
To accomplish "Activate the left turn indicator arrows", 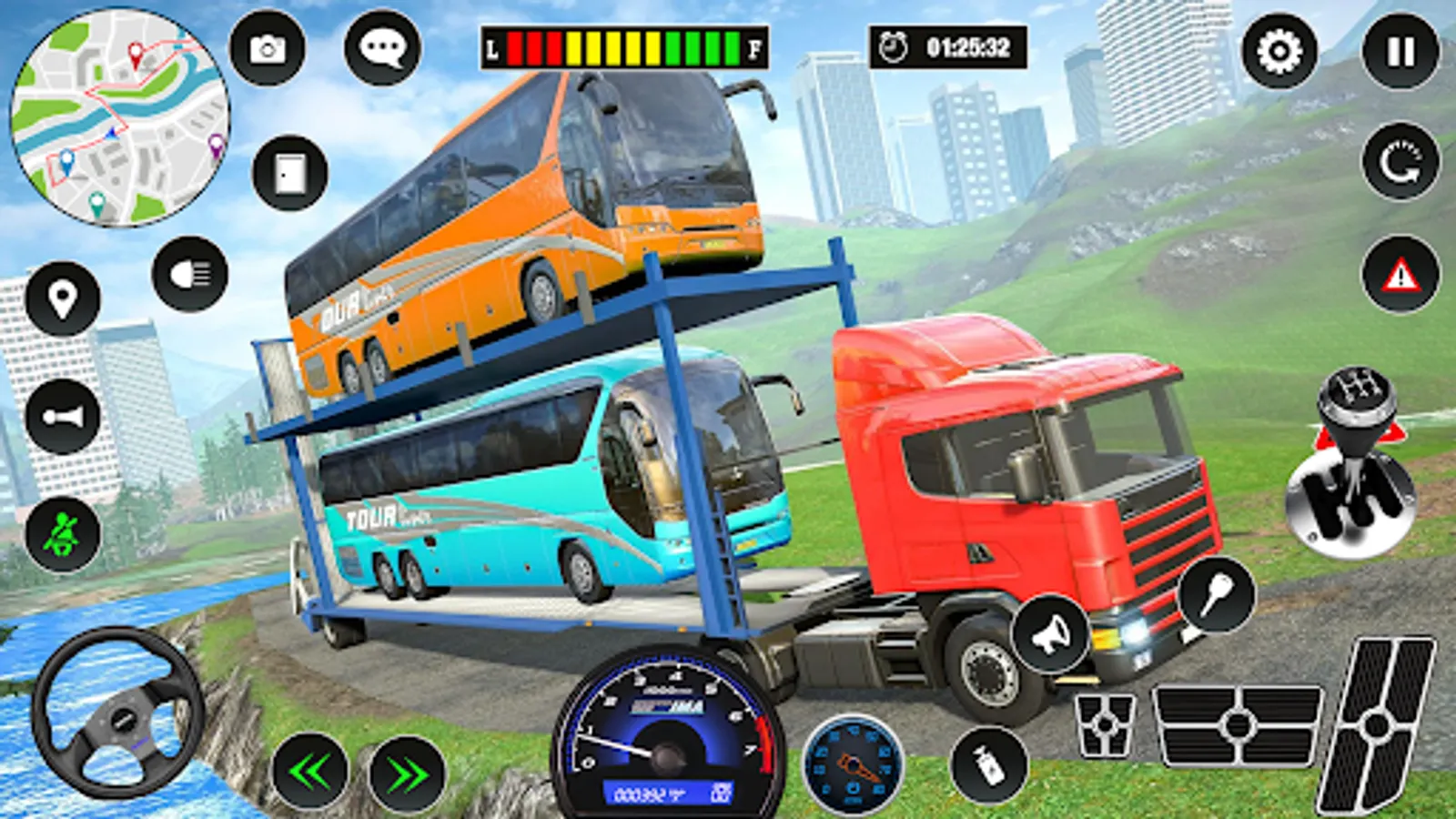I will 310,773.
